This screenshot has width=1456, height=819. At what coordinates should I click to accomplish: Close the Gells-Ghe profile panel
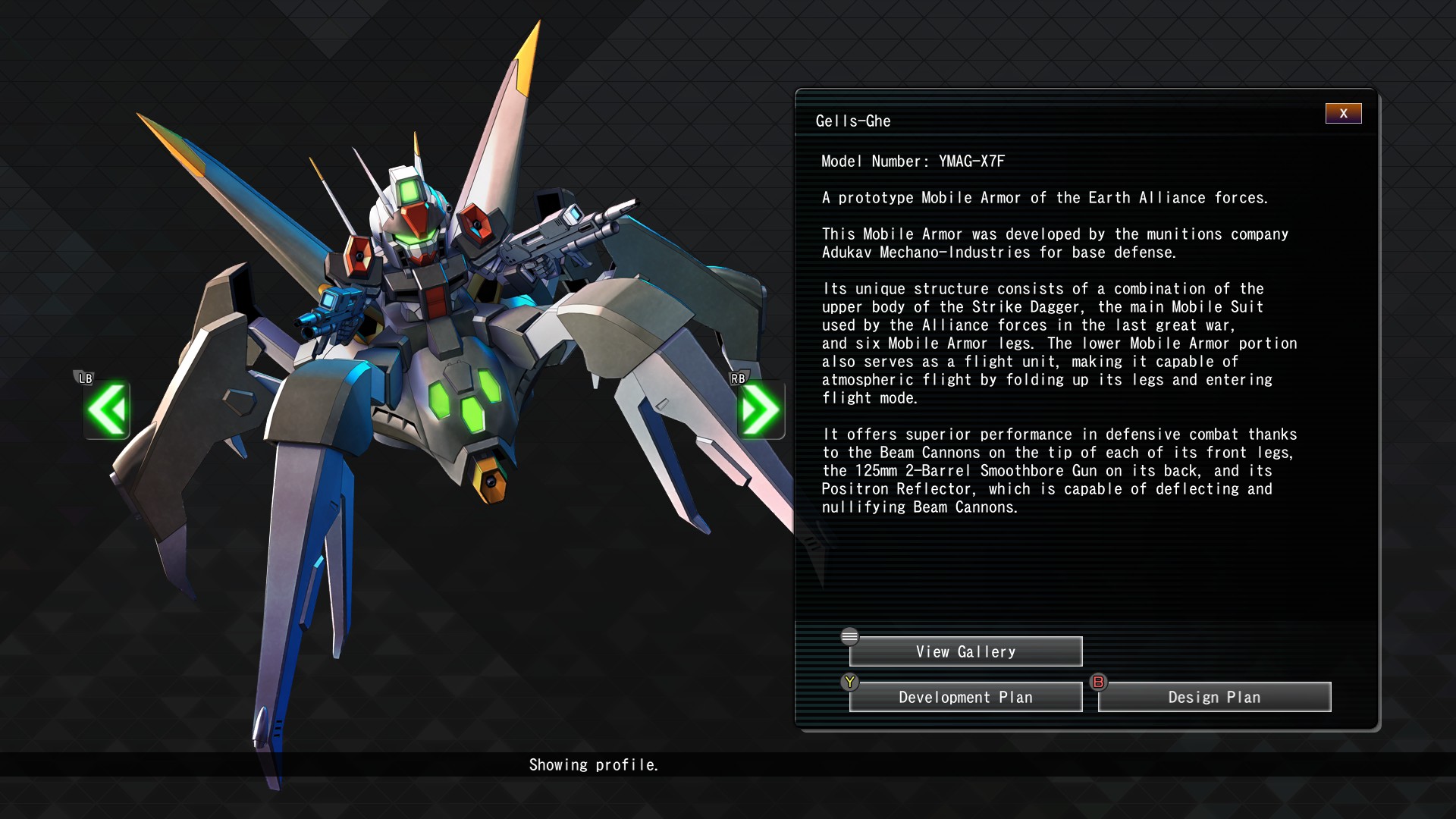tap(1343, 114)
